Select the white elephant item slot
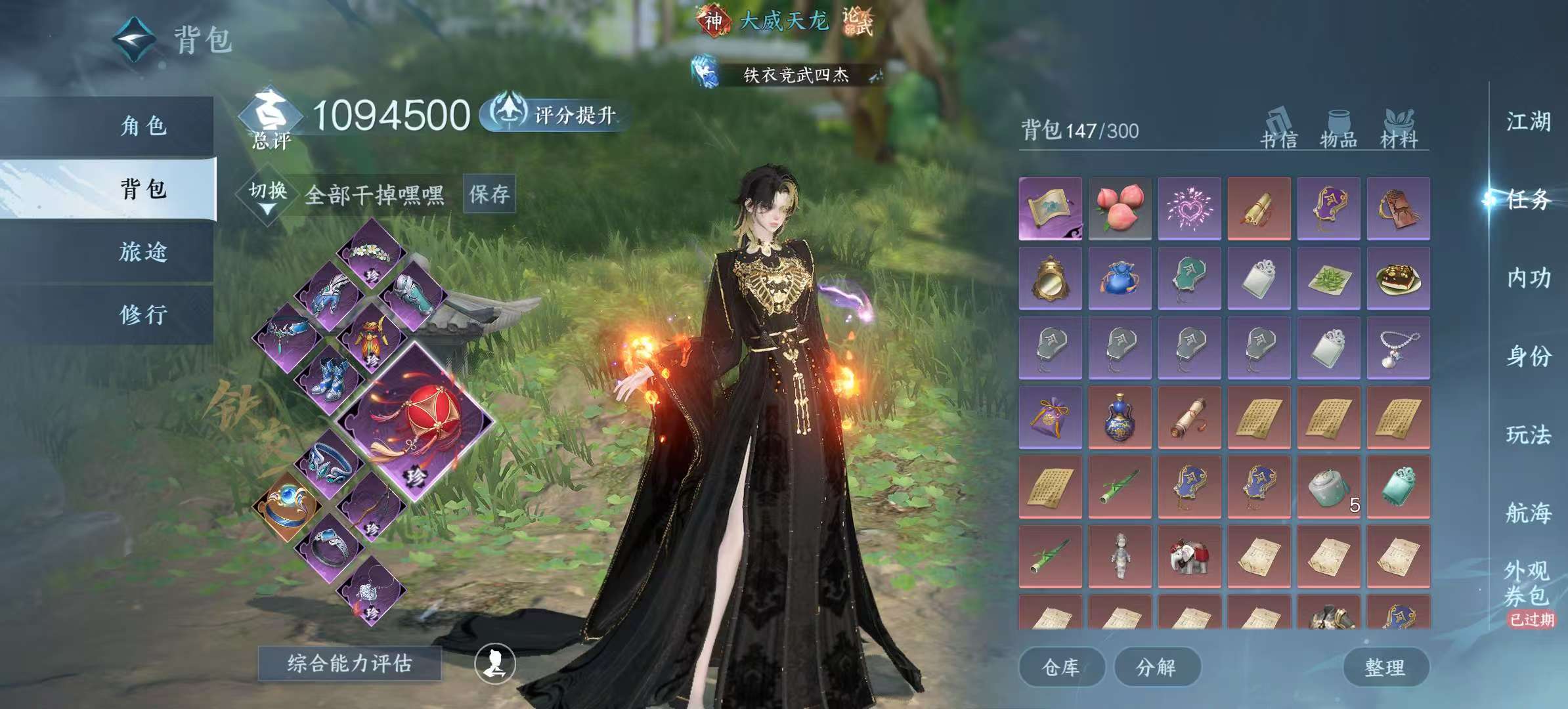 coord(1189,556)
